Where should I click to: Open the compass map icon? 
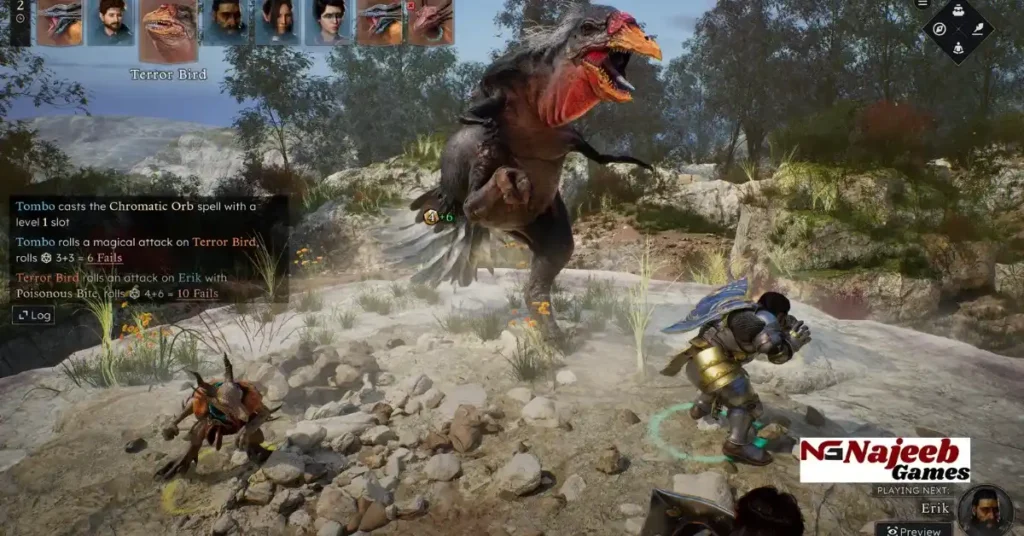click(939, 30)
